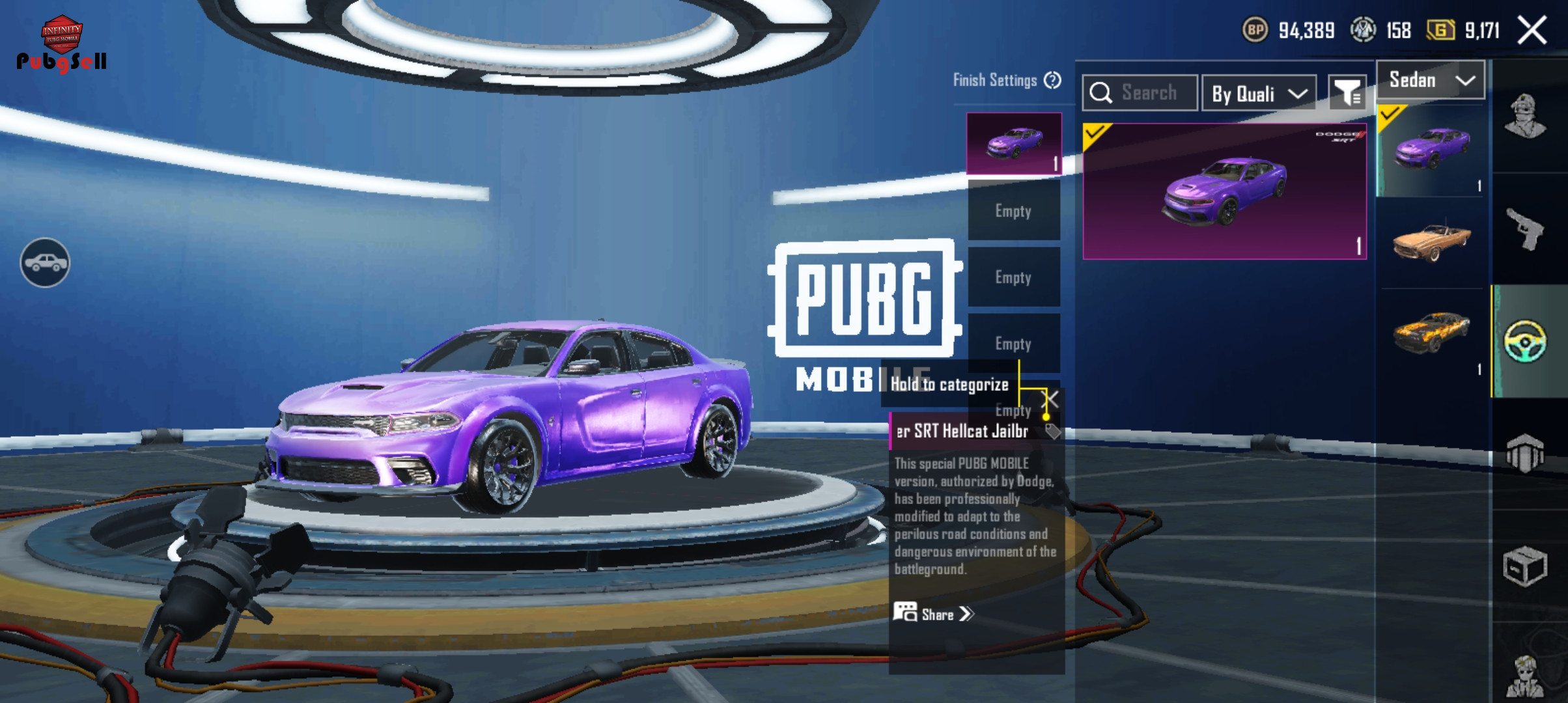Click the tag icon beside the skin name
The image size is (1568, 703).
pyautogui.click(x=1052, y=431)
